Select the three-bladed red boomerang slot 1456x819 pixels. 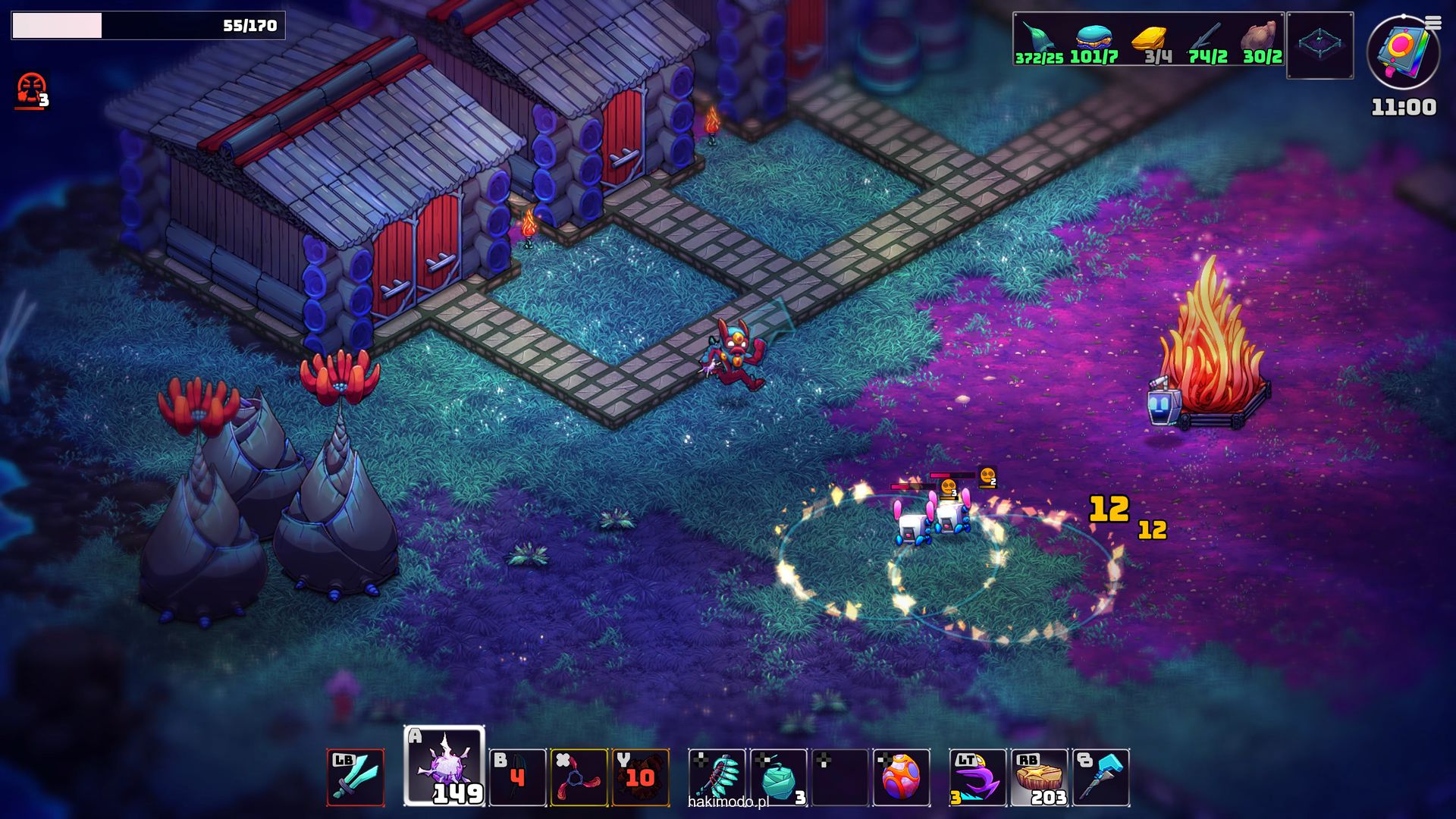579,777
